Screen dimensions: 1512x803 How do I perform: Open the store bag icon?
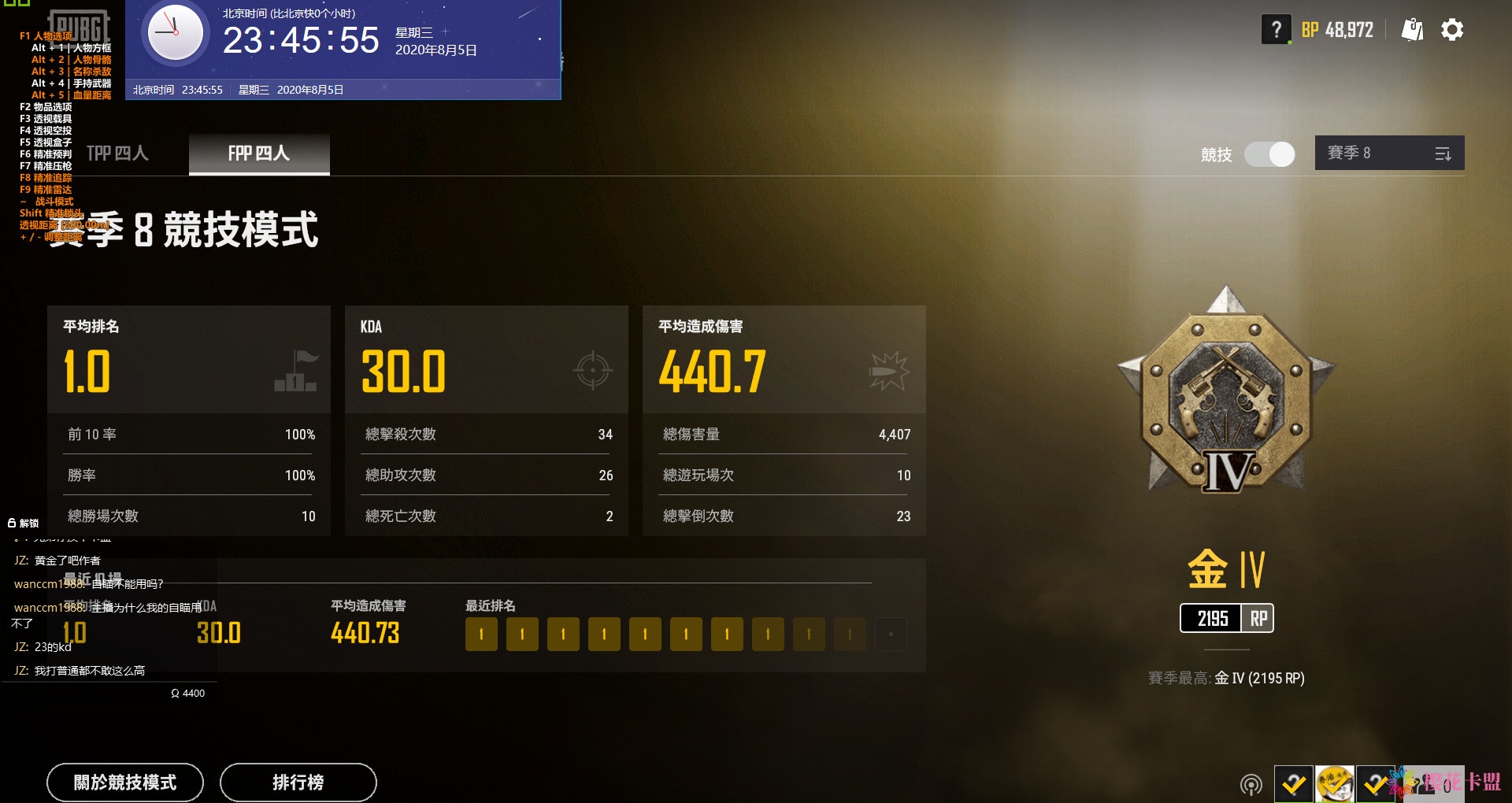[1412, 30]
